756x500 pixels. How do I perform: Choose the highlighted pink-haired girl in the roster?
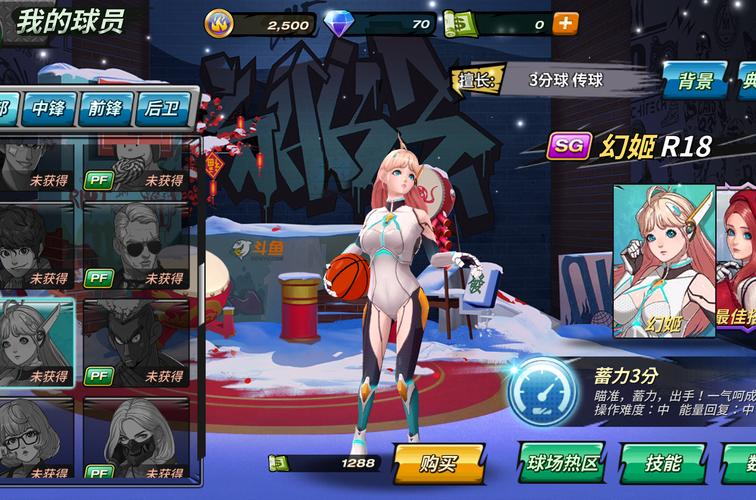(x=37, y=342)
